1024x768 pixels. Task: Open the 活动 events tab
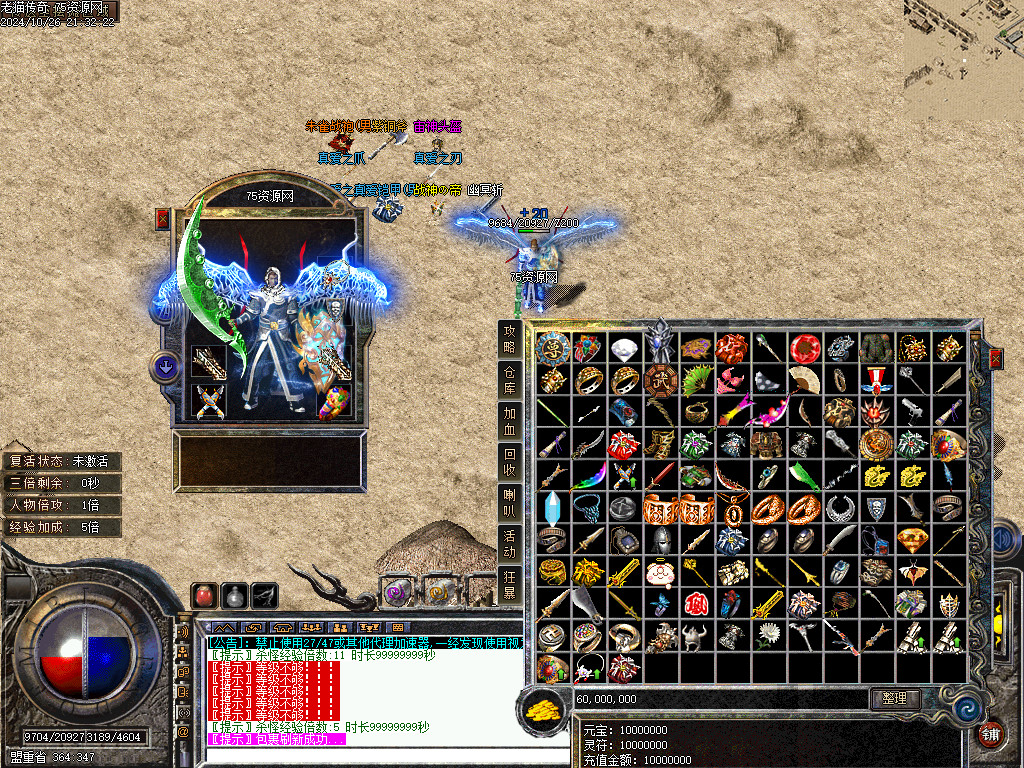point(510,544)
